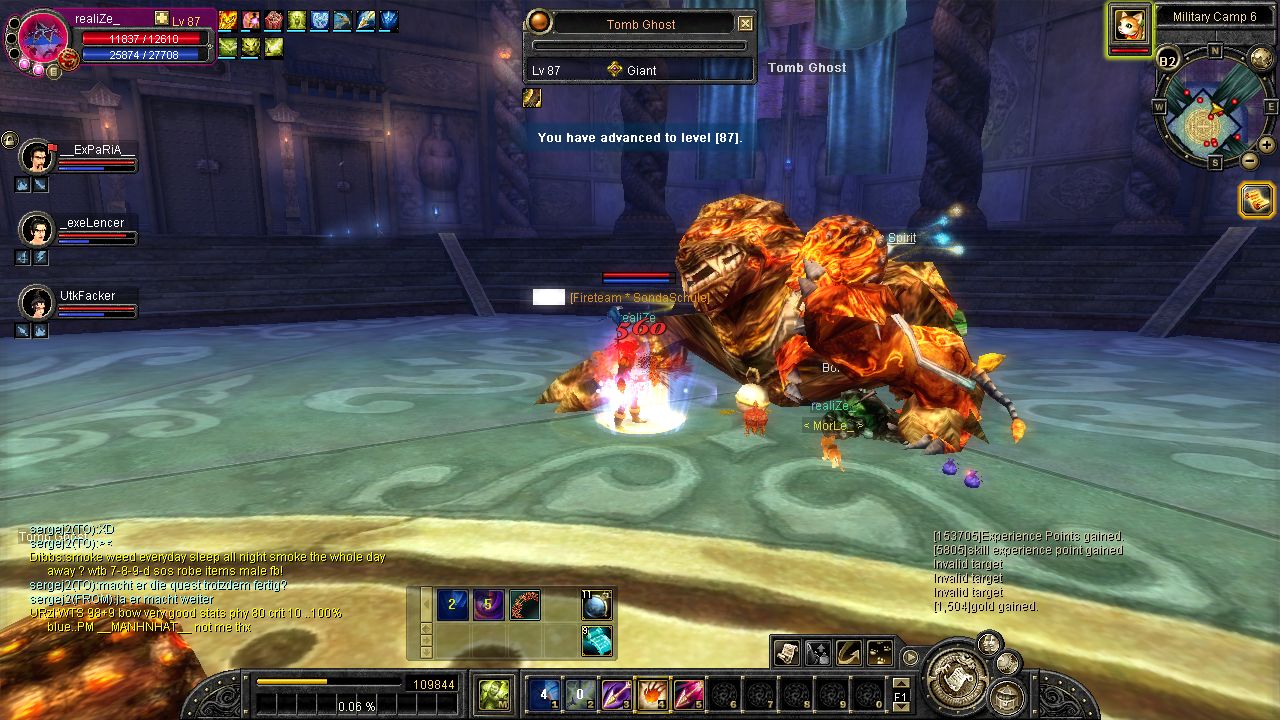Zoom out the minimap with minus button

coord(1250,160)
